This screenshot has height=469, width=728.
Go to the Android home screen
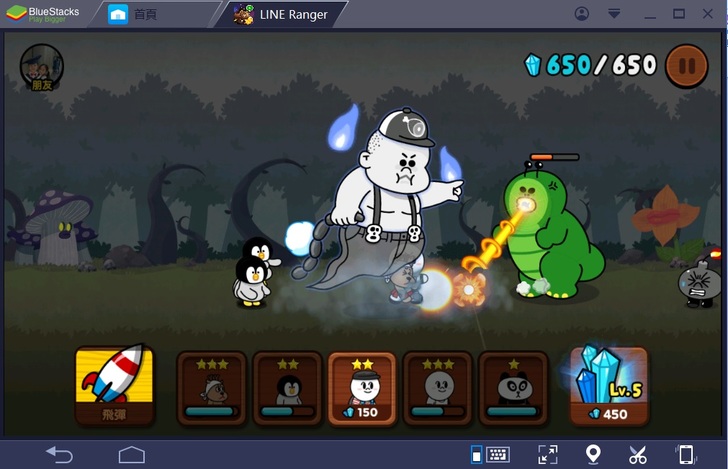[x=131, y=455]
